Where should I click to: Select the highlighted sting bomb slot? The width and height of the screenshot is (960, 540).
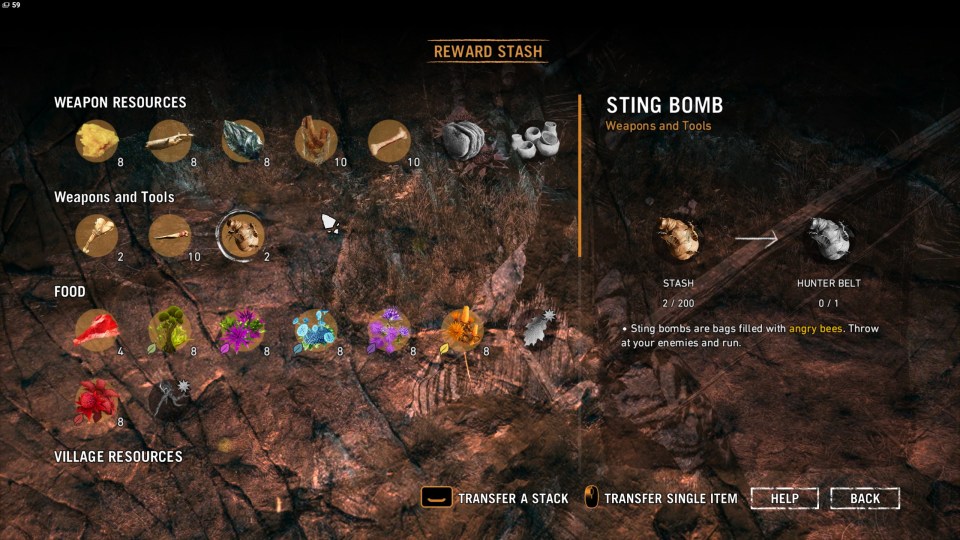pos(241,236)
